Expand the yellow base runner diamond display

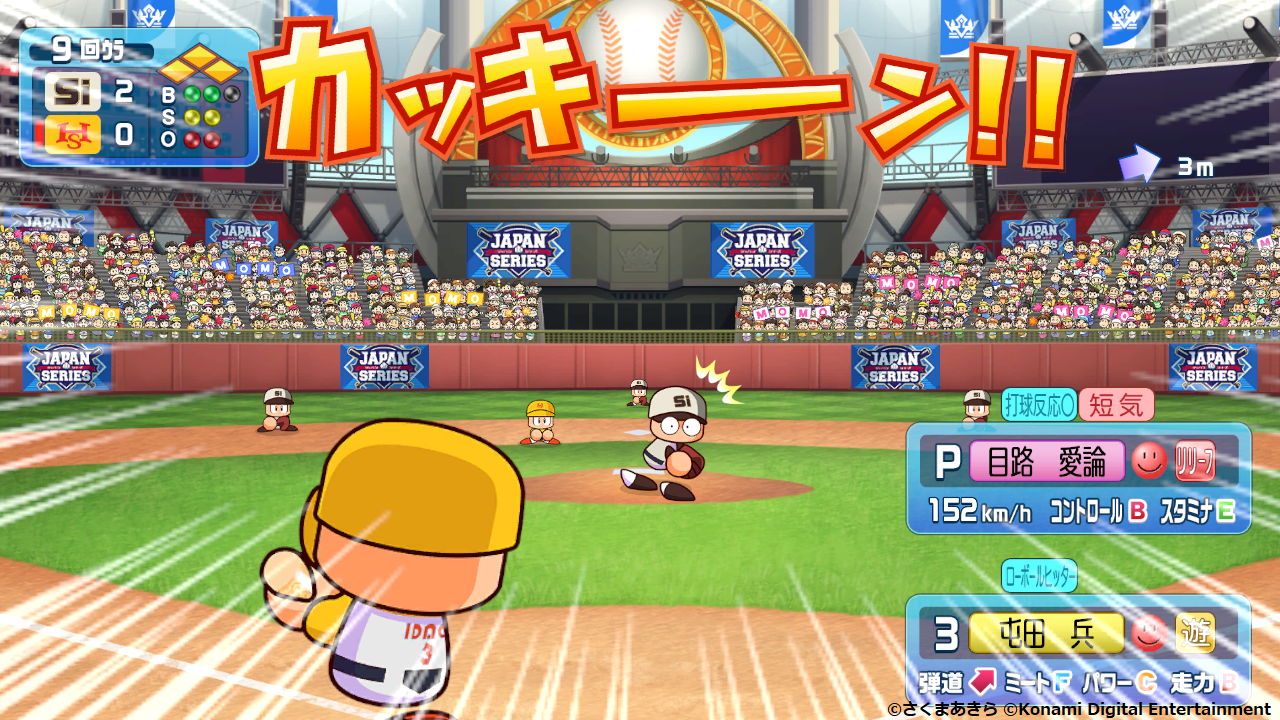click(199, 63)
